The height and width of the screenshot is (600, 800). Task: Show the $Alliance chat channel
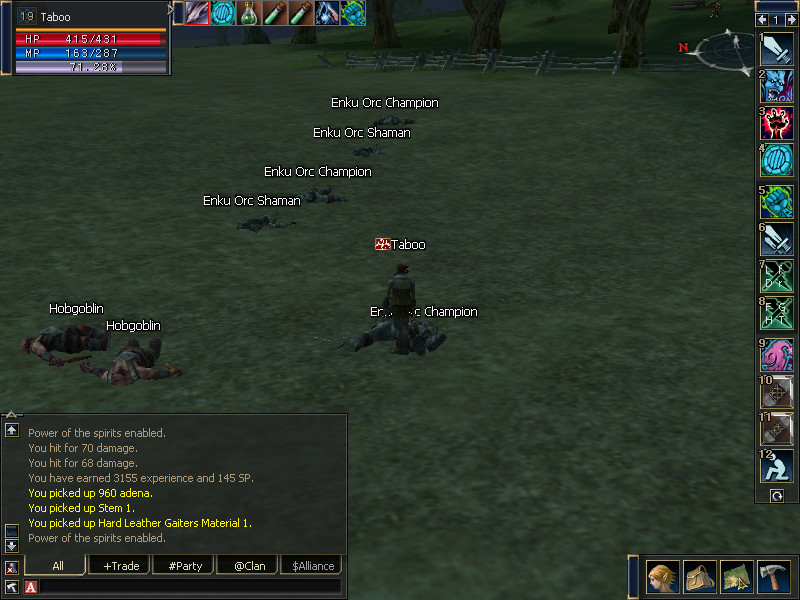click(x=313, y=566)
